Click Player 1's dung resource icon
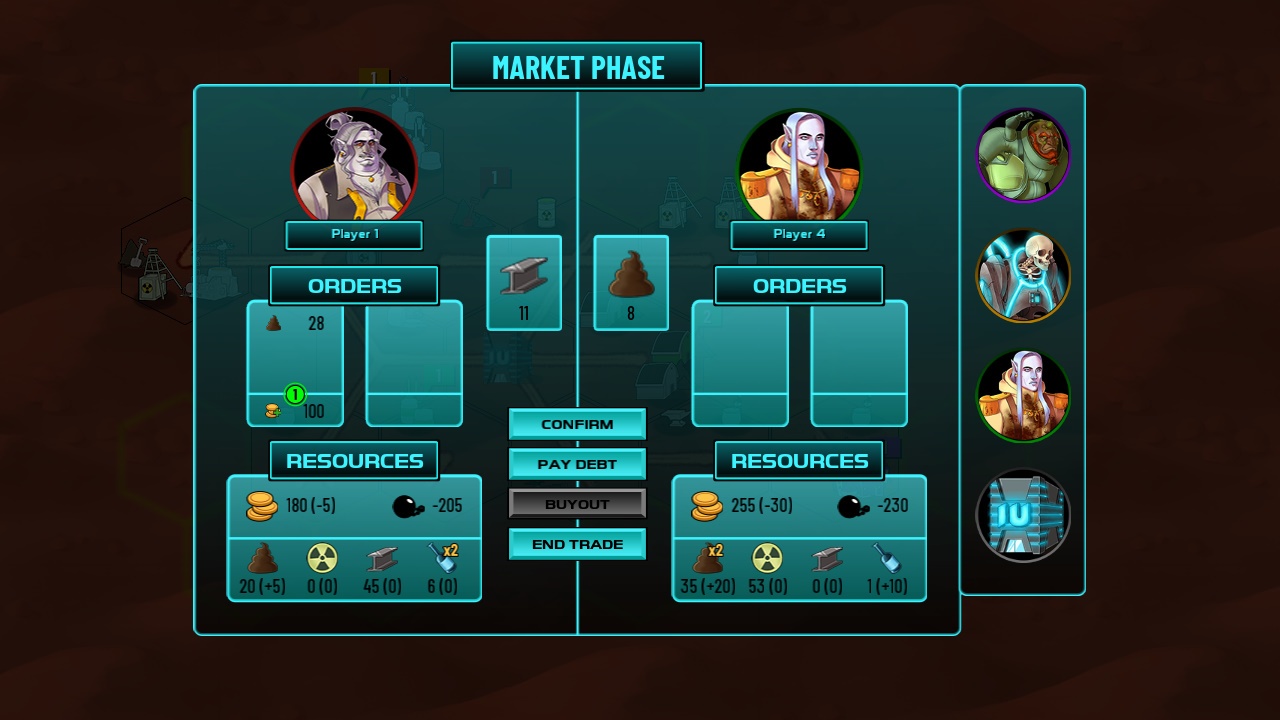Screen dimensions: 1280x720 (262, 559)
